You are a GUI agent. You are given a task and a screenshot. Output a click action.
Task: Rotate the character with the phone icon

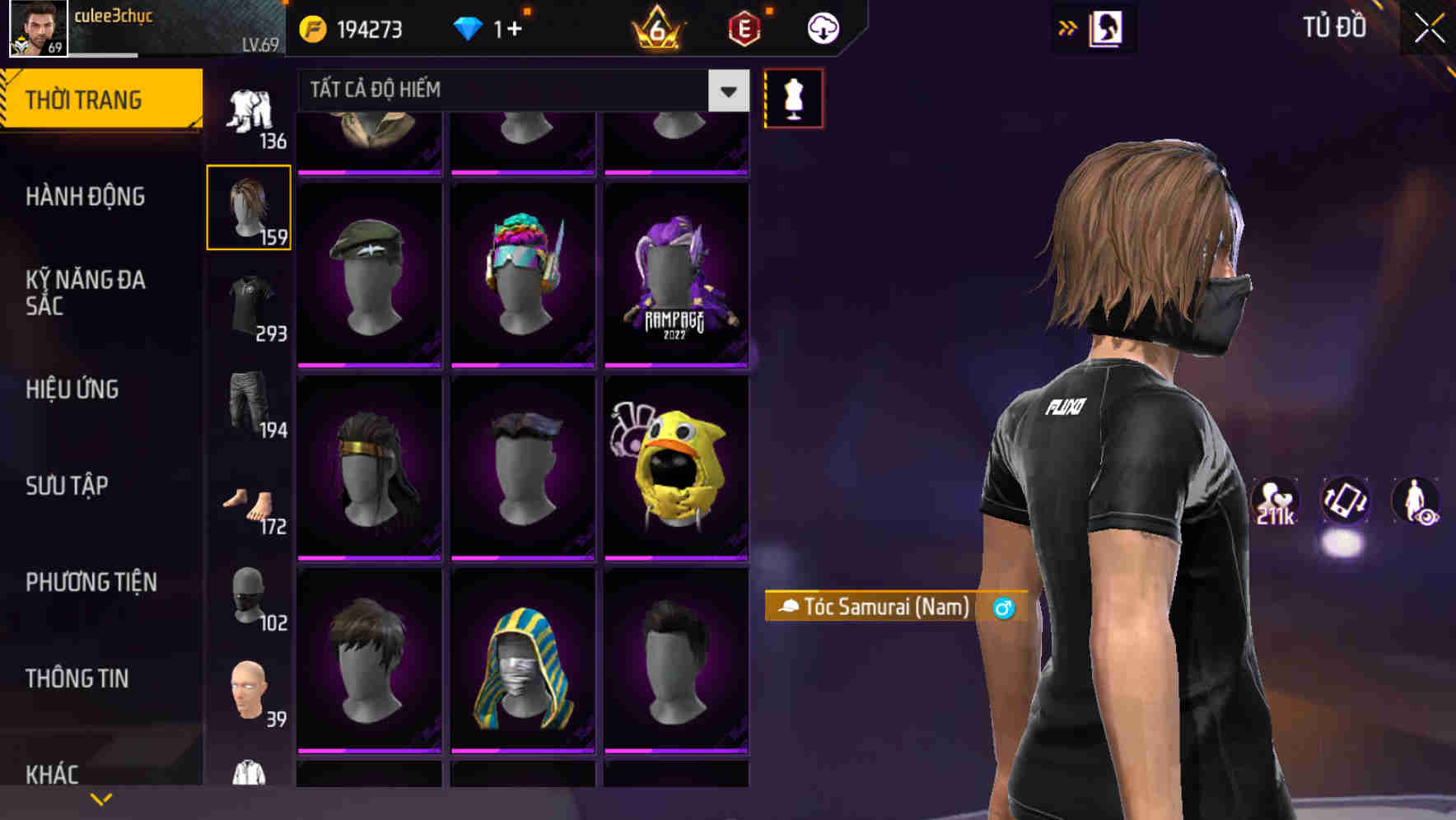pos(1346,502)
